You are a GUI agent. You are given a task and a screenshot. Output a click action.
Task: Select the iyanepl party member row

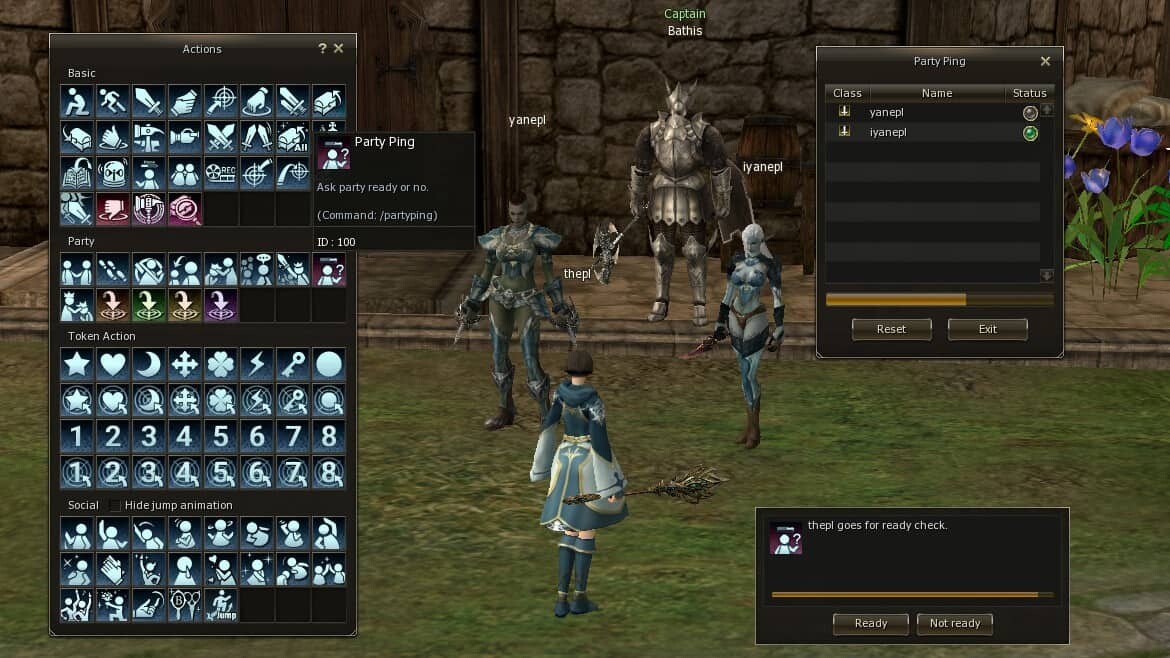click(930, 132)
